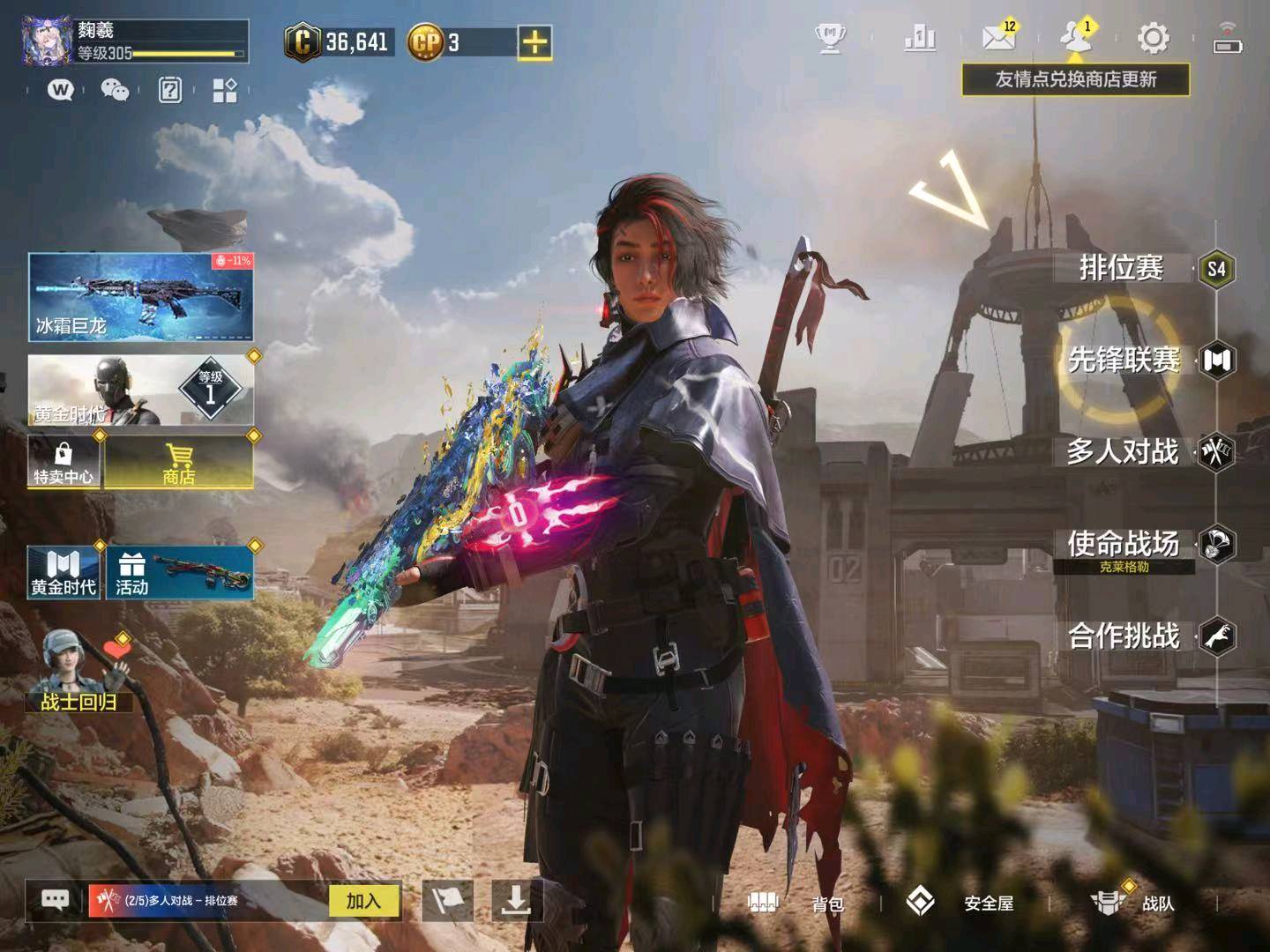1270x952 pixels.
Task: Click 加入 to join the team invite
Action: [x=363, y=901]
